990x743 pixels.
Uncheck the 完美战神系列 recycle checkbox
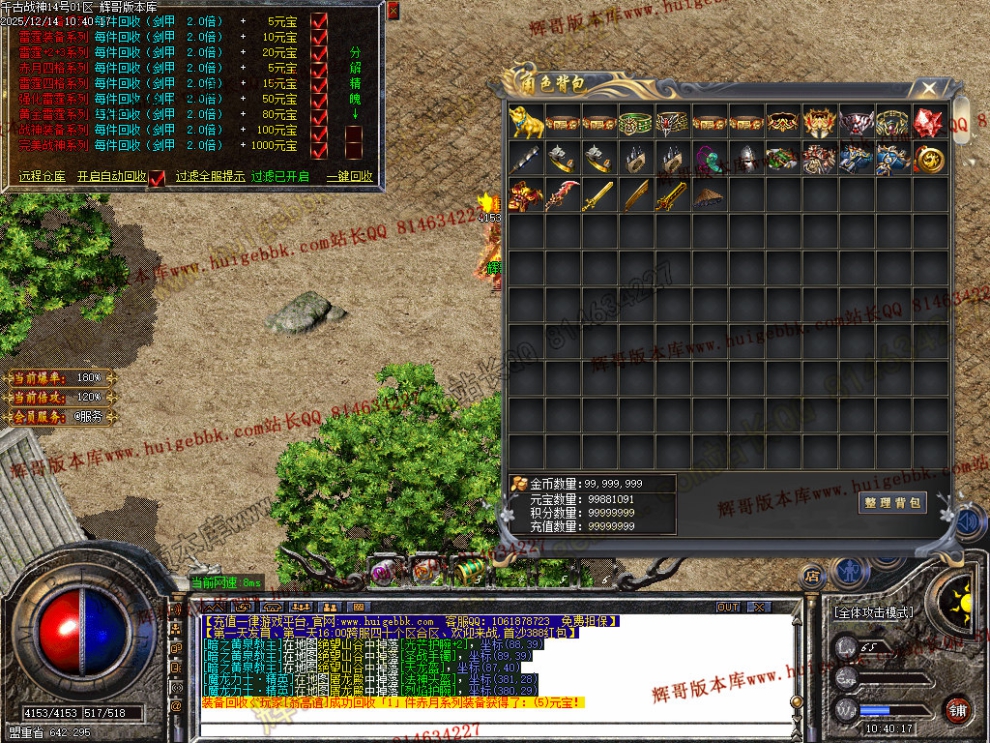coord(319,146)
